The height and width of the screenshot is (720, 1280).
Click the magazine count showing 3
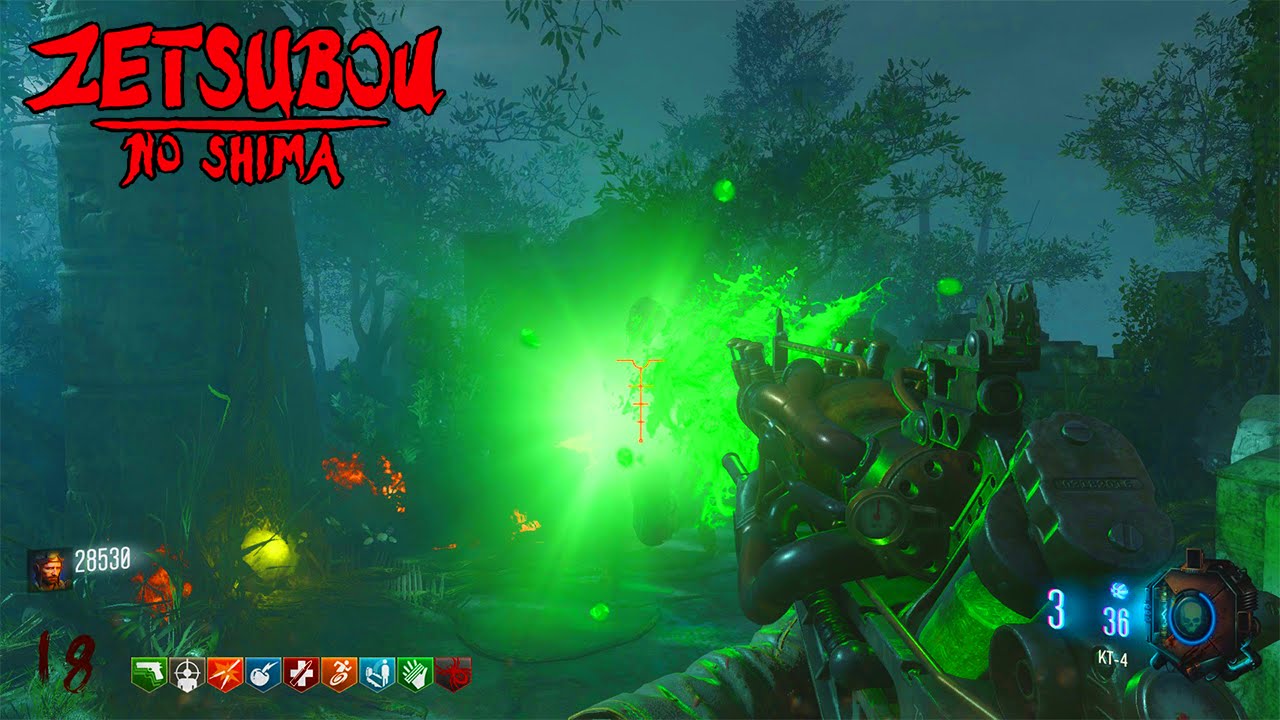click(1058, 610)
